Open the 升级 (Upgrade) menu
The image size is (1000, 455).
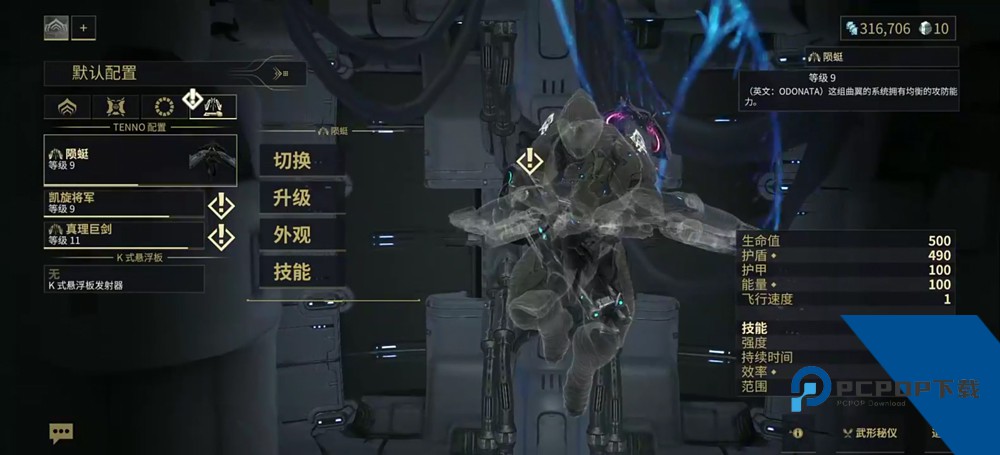tap(291, 197)
